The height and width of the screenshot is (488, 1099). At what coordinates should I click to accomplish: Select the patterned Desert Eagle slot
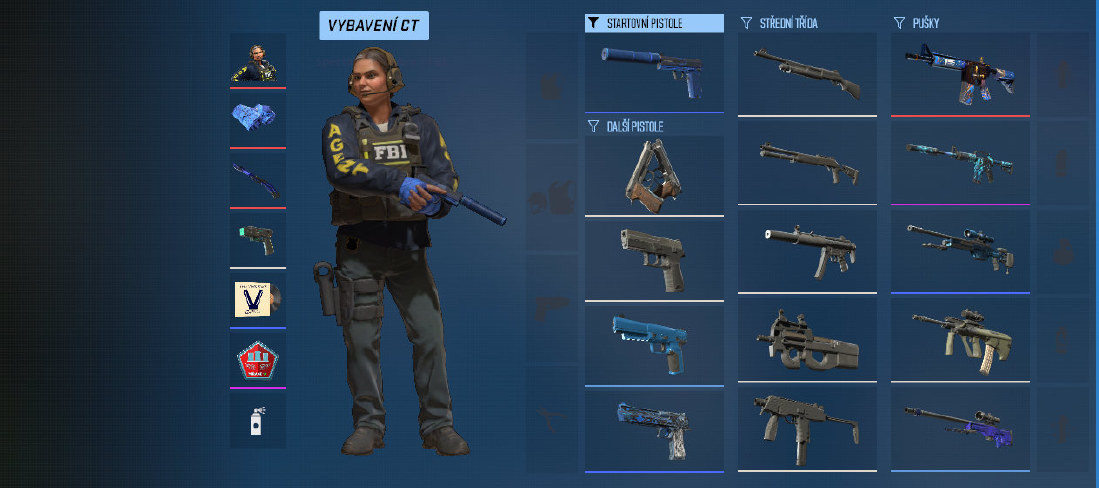(x=654, y=428)
